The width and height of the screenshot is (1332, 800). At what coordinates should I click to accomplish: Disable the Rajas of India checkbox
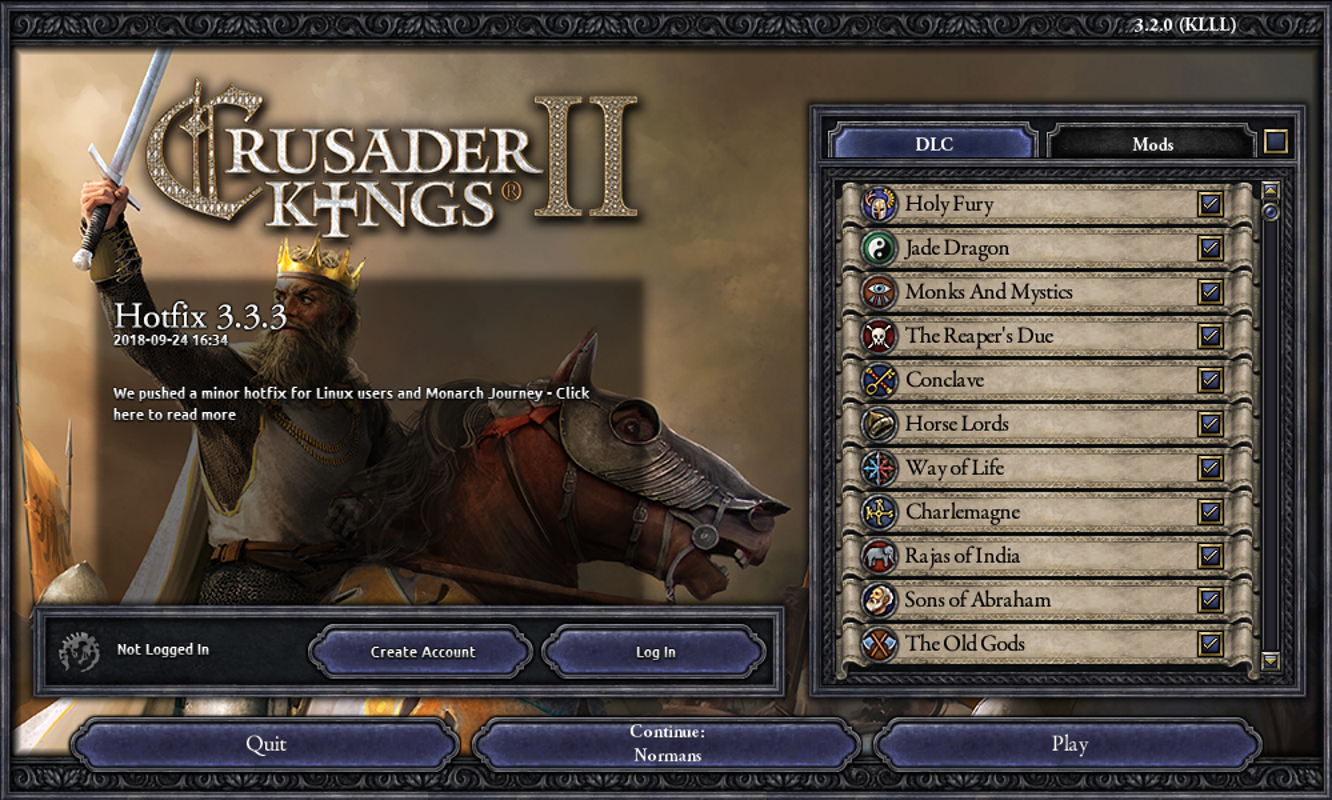(1210, 556)
